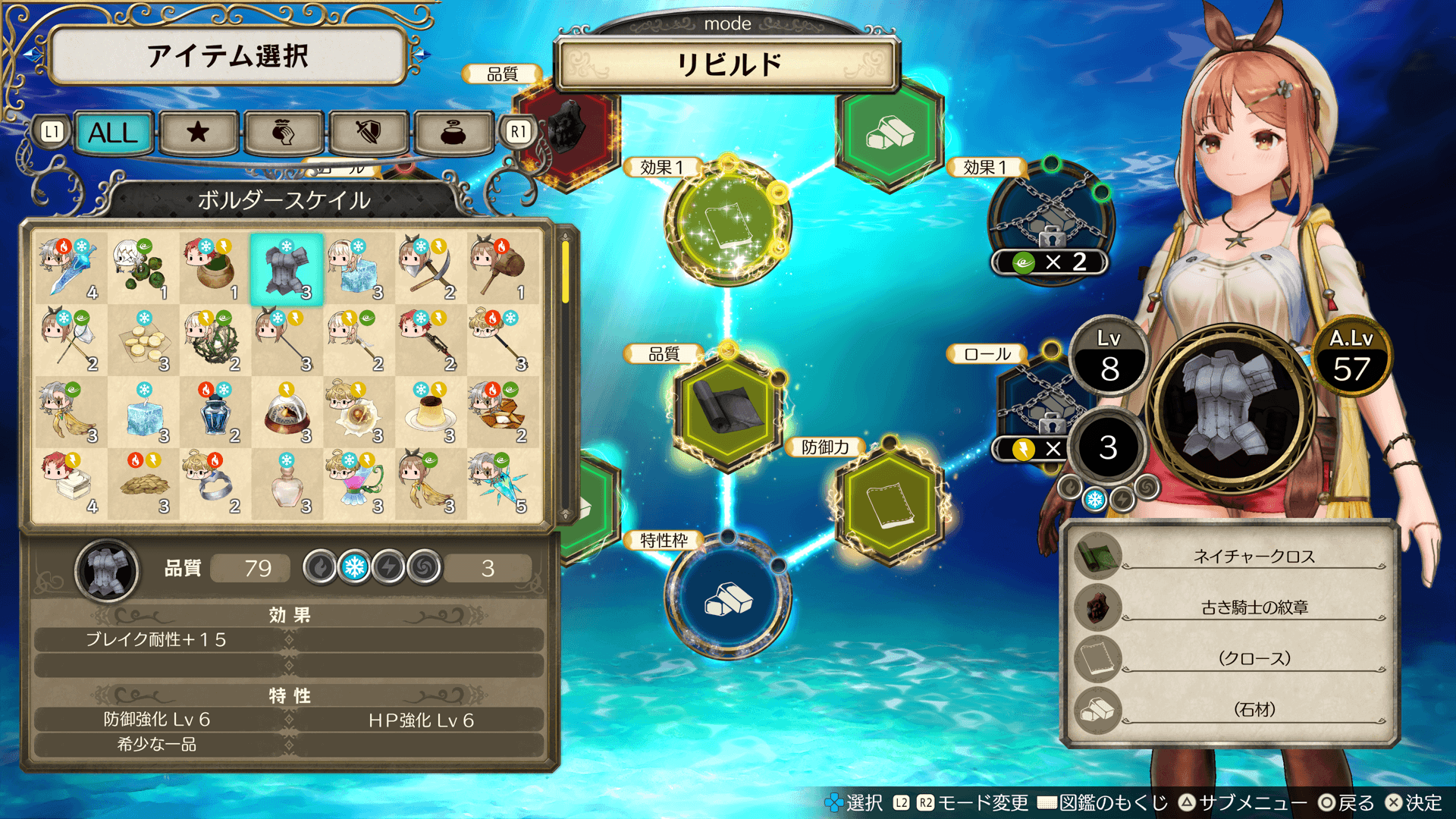Switch to the ALL items tab

(x=114, y=133)
